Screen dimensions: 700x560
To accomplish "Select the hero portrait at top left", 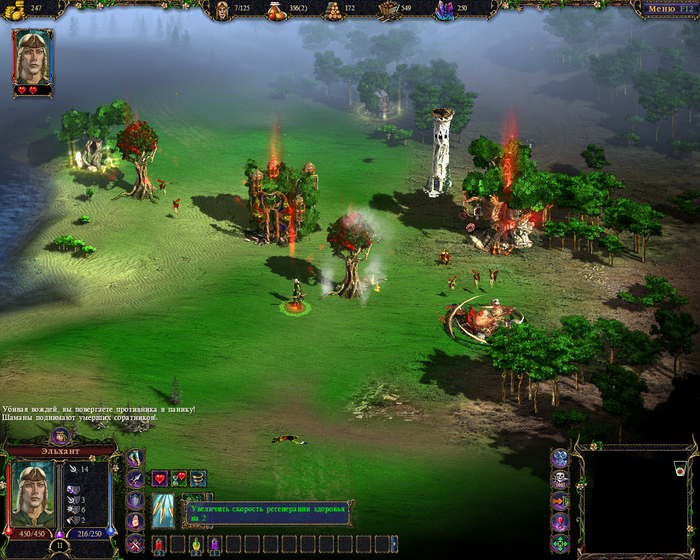I will click(x=32, y=57).
